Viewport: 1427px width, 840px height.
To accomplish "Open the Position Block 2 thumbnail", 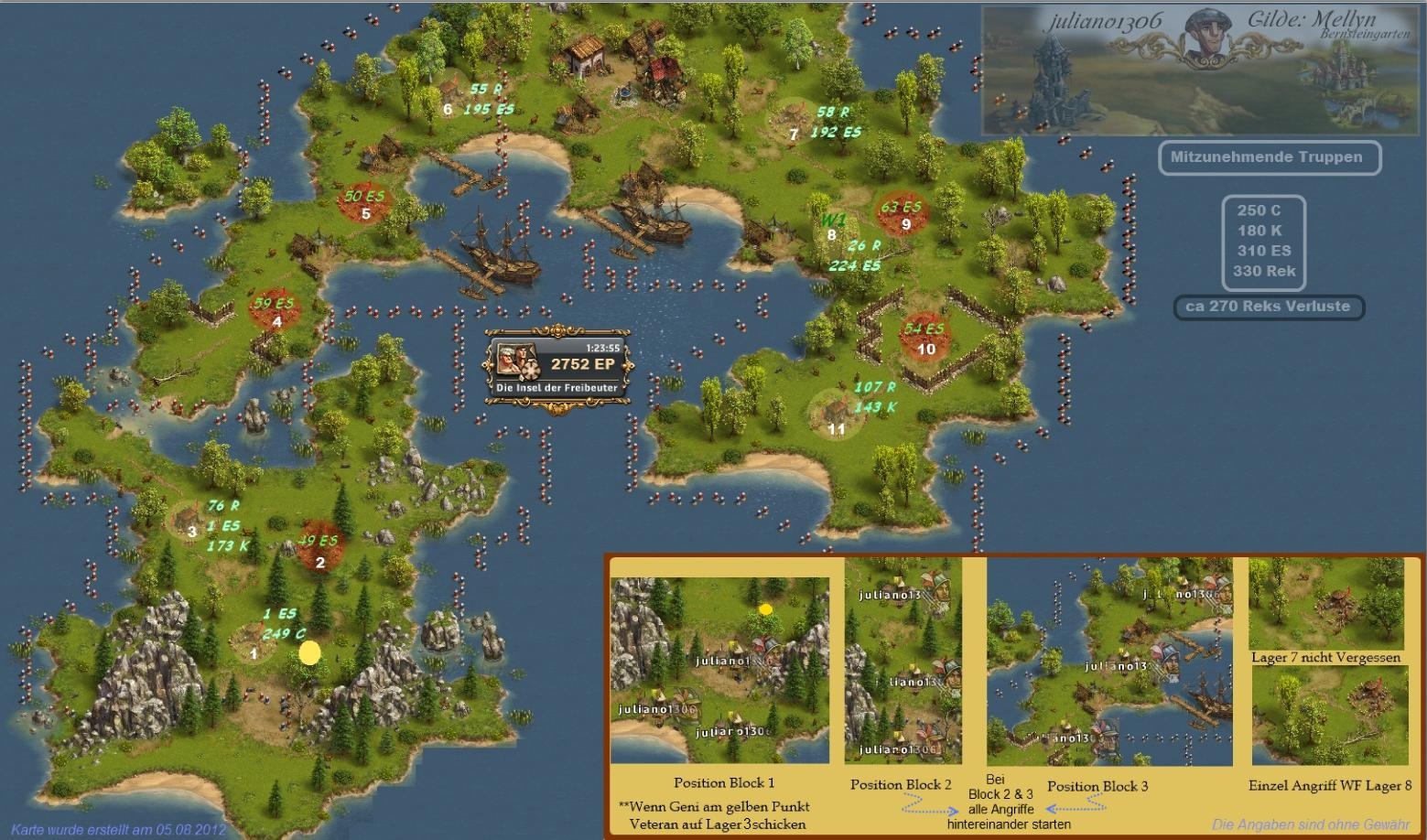I will coord(903,661).
